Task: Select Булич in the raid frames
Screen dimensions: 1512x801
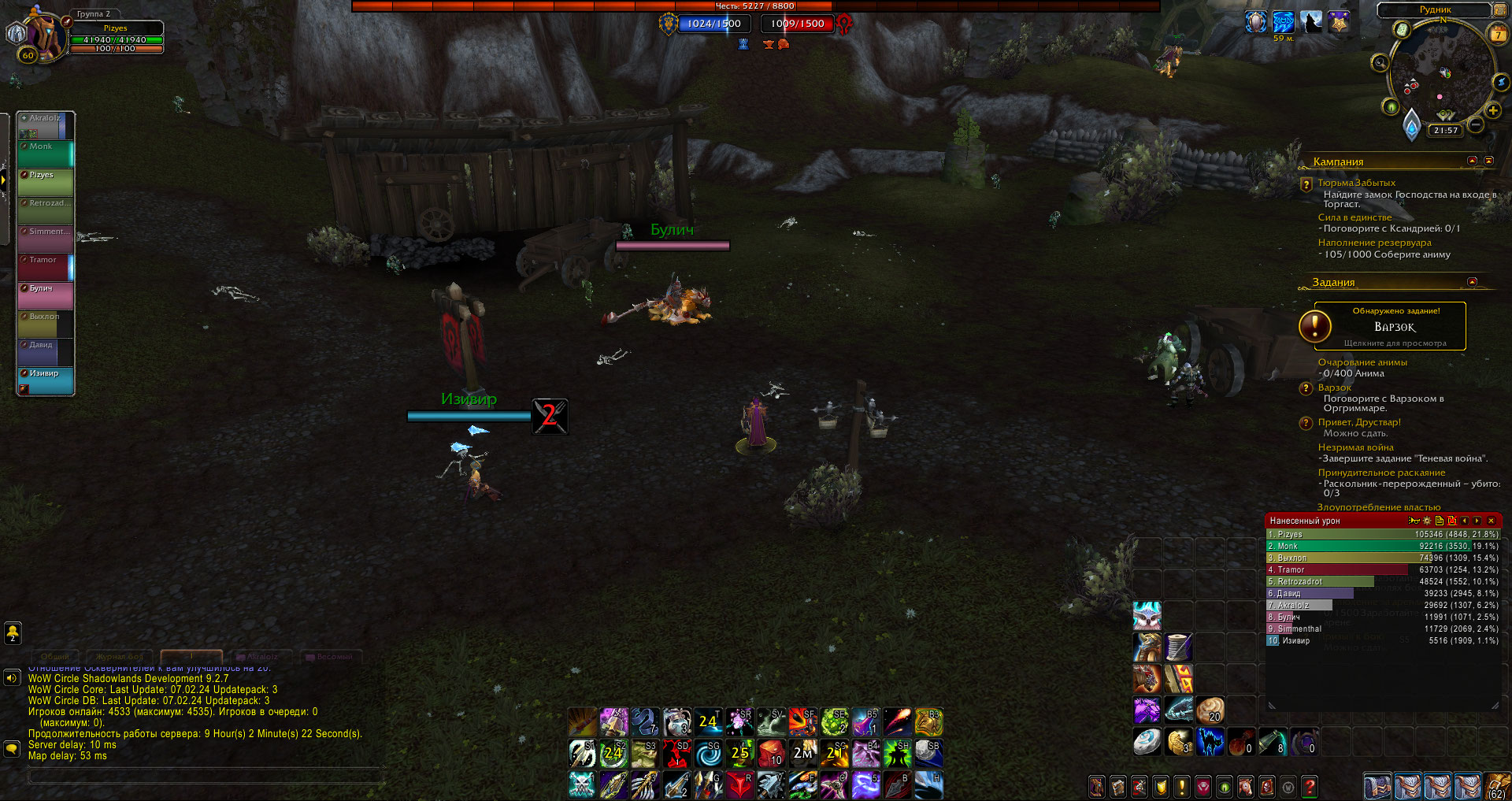Action: tap(46, 295)
